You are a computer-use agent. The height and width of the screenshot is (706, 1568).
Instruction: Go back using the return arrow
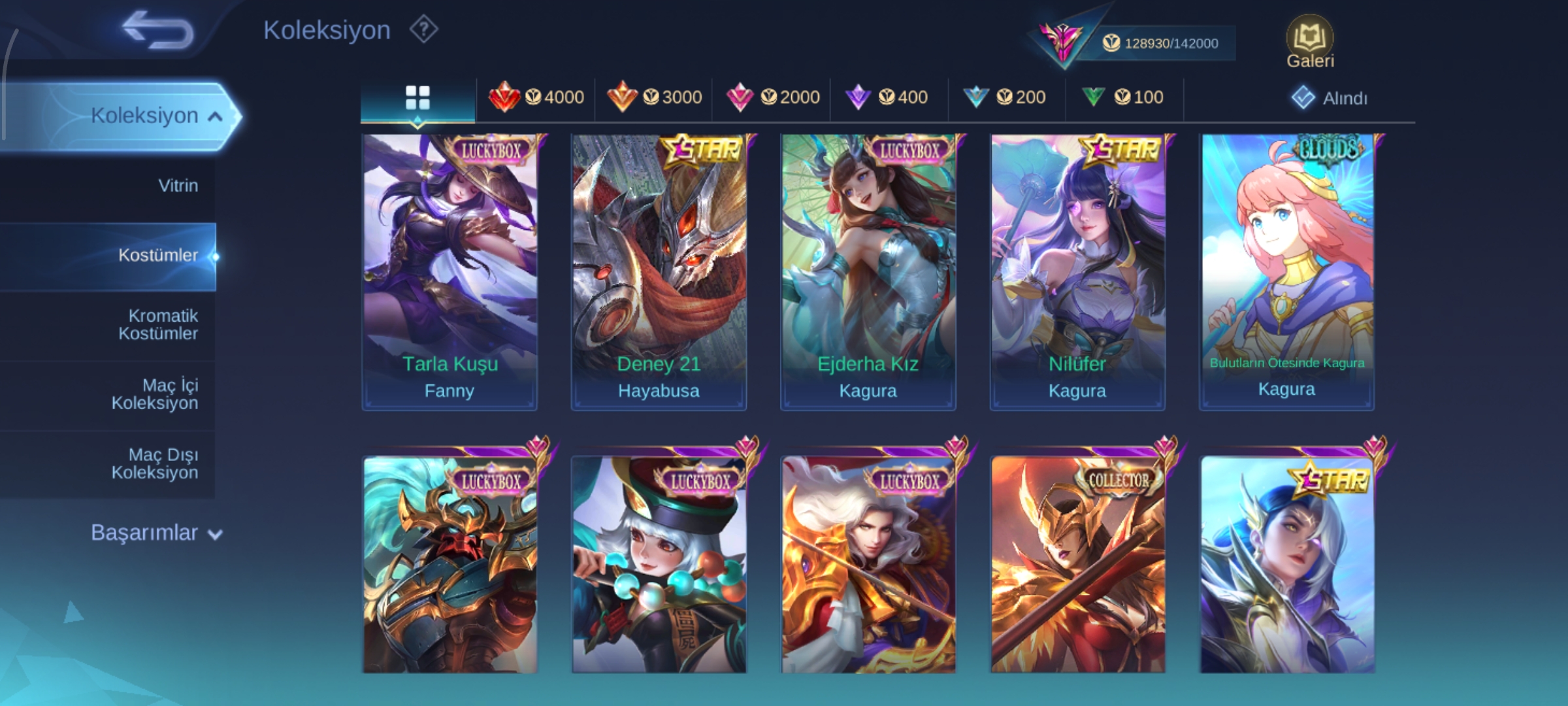158,31
